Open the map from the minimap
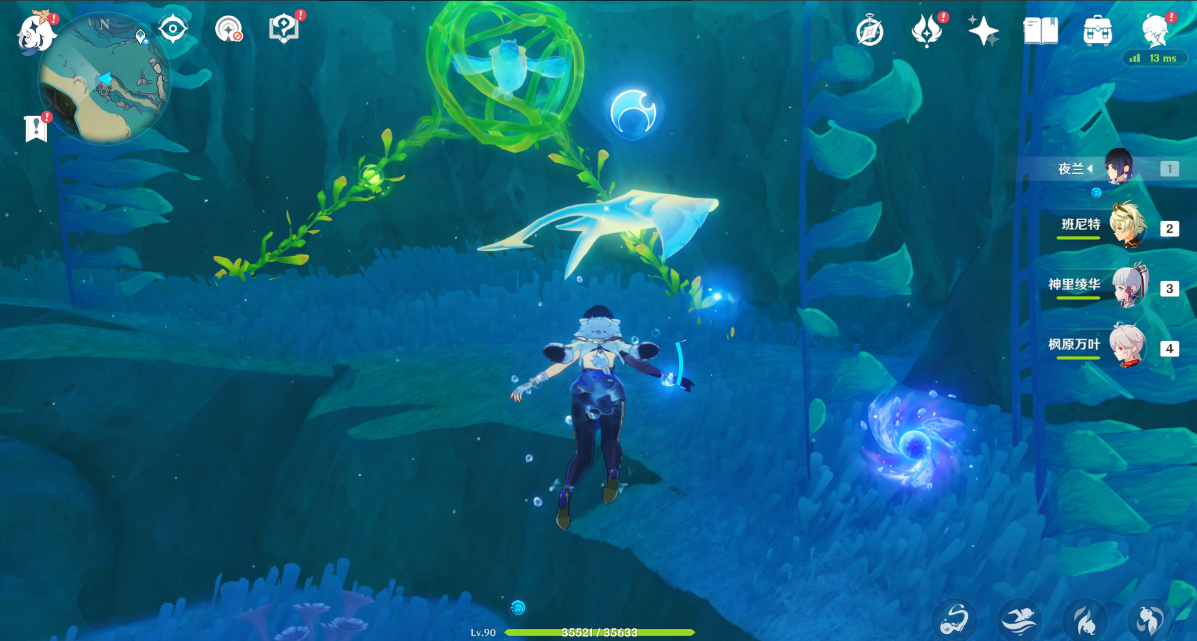This screenshot has height=641, width=1197. click(103, 78)
